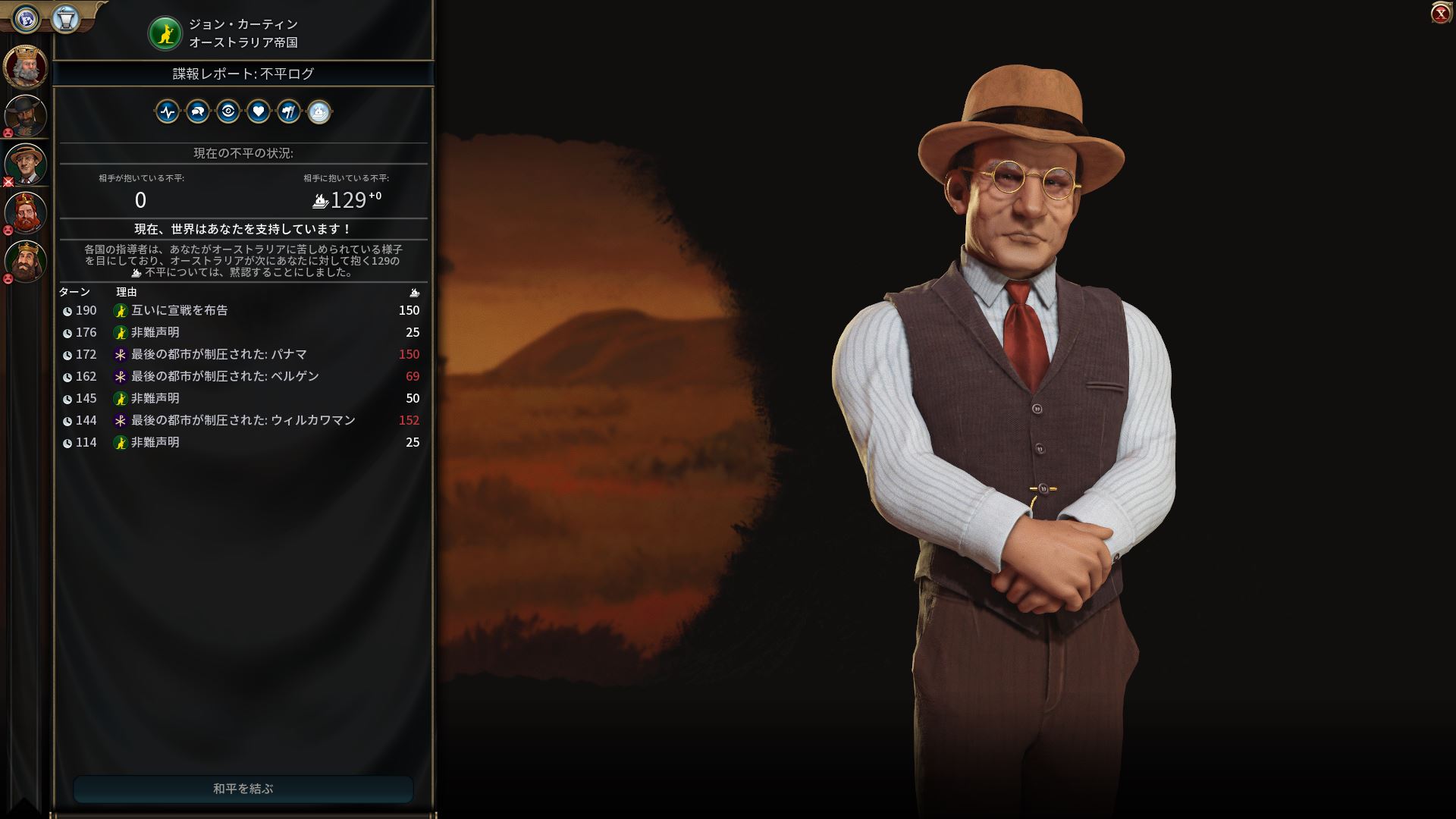Close the diplomacy screen with the red X

point(1440,14)
